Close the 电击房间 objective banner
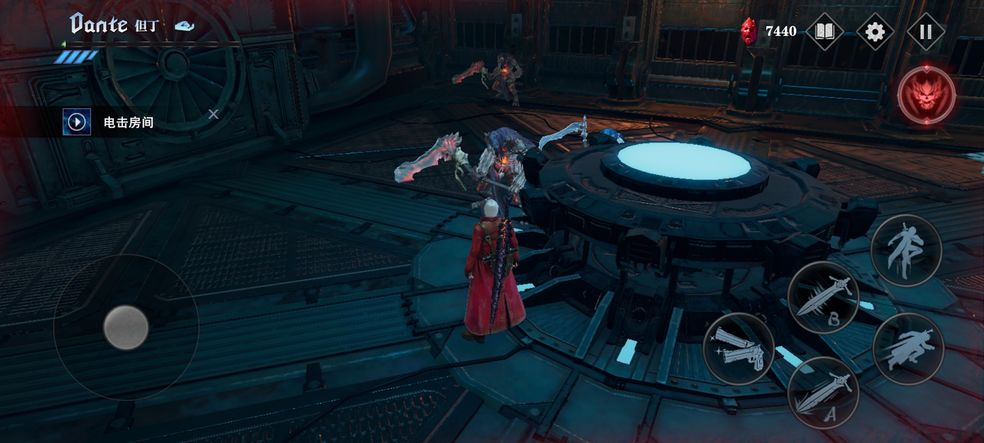984x443 pixels. pos(213,115)
